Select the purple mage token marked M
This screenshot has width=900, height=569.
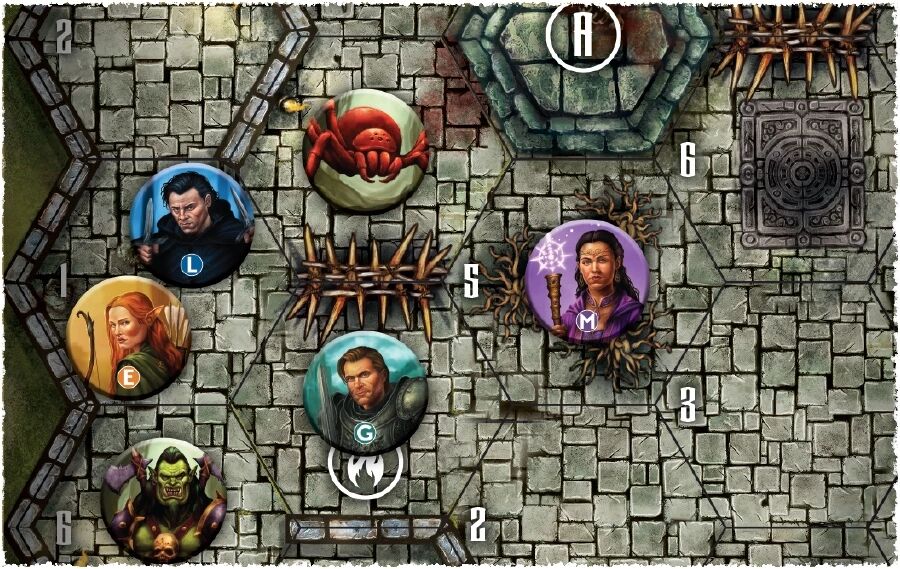click(x=586, y=281)
